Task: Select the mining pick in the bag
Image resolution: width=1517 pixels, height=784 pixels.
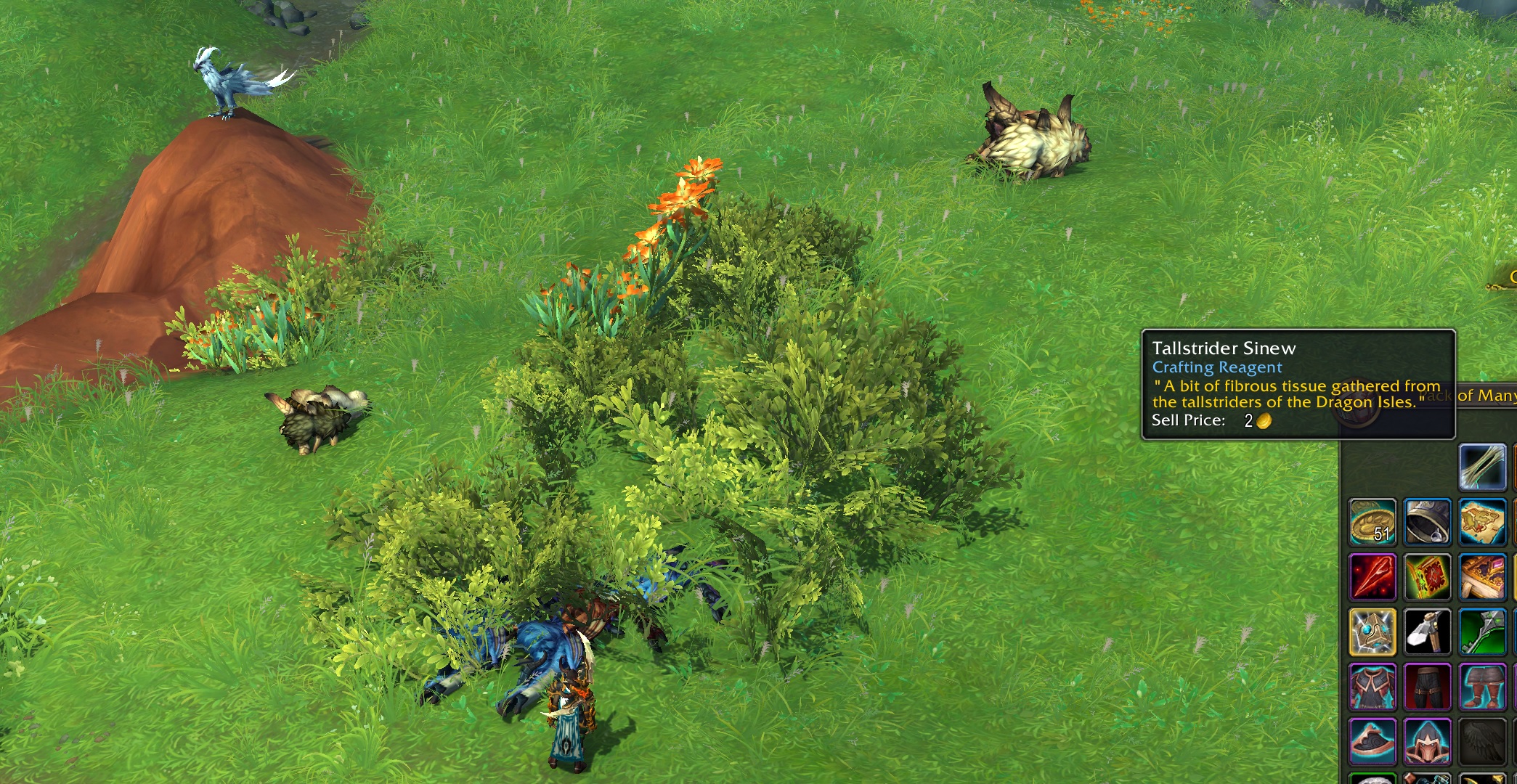Action: tap(1428, 632)
